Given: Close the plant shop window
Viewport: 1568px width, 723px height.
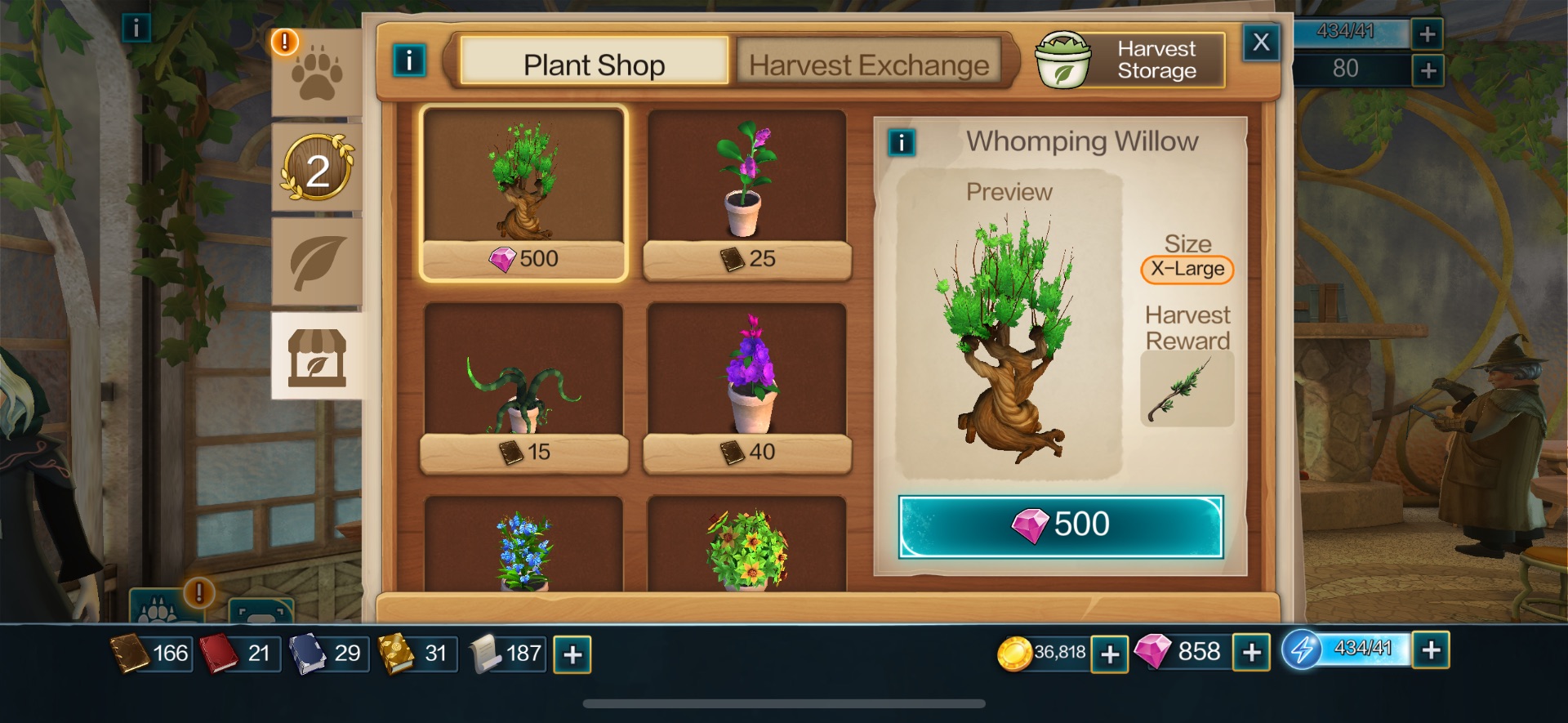Looking at the screenshot, I should tap(1260, 42).
